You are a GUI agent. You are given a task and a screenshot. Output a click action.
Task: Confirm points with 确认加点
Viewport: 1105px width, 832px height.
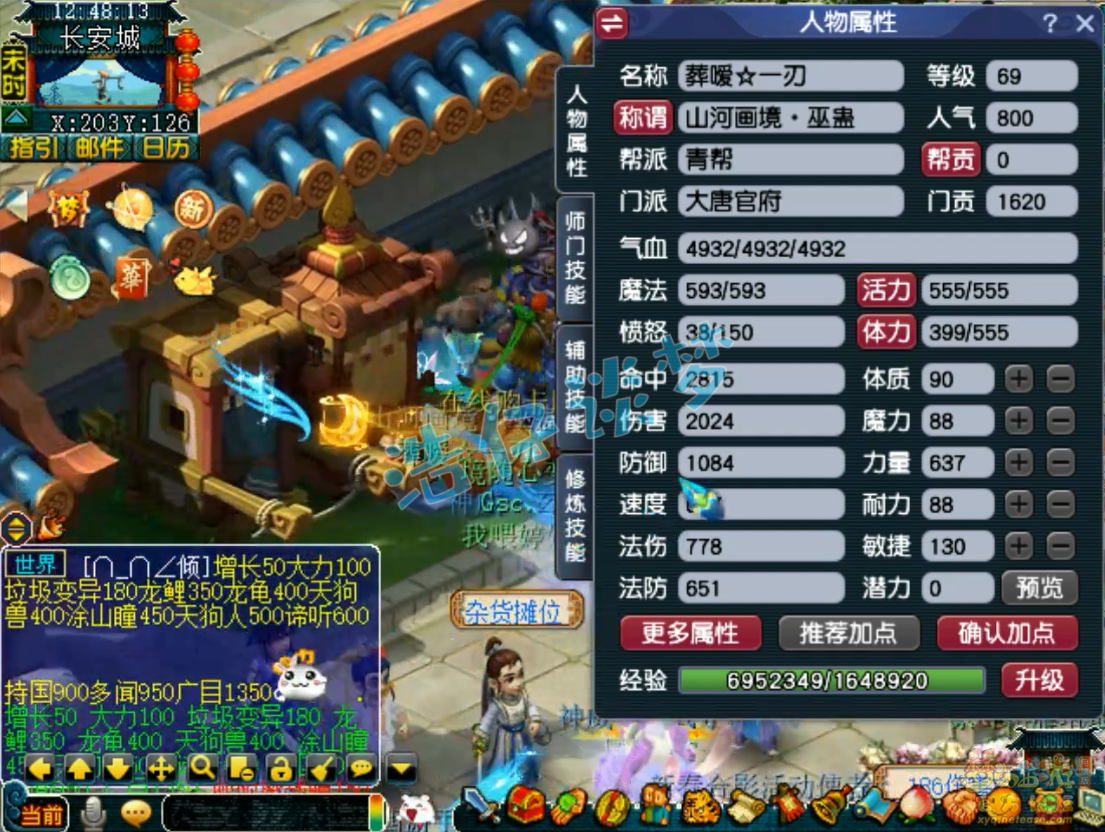[x=1006, y=632]
